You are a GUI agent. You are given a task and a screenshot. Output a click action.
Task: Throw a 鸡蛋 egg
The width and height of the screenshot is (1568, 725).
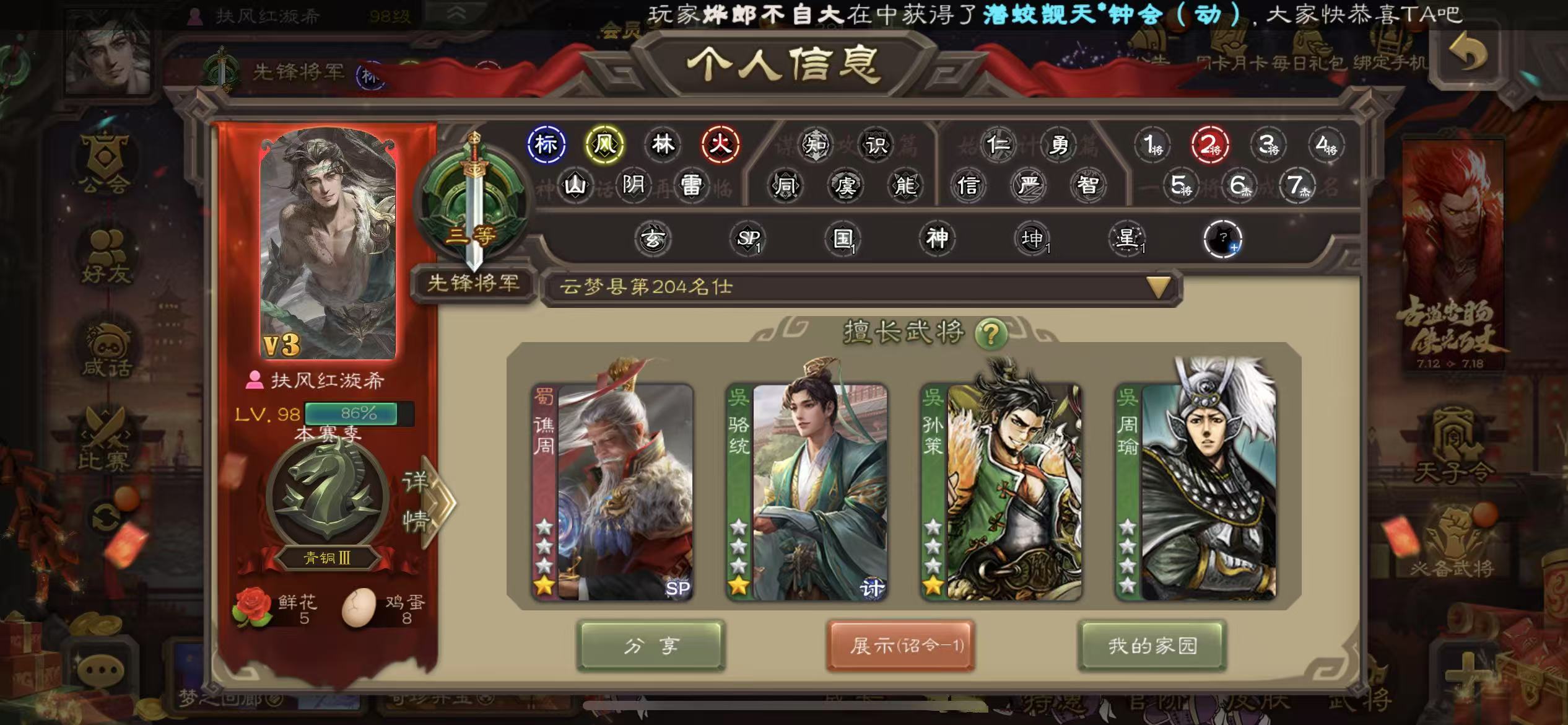pos(359,607)
